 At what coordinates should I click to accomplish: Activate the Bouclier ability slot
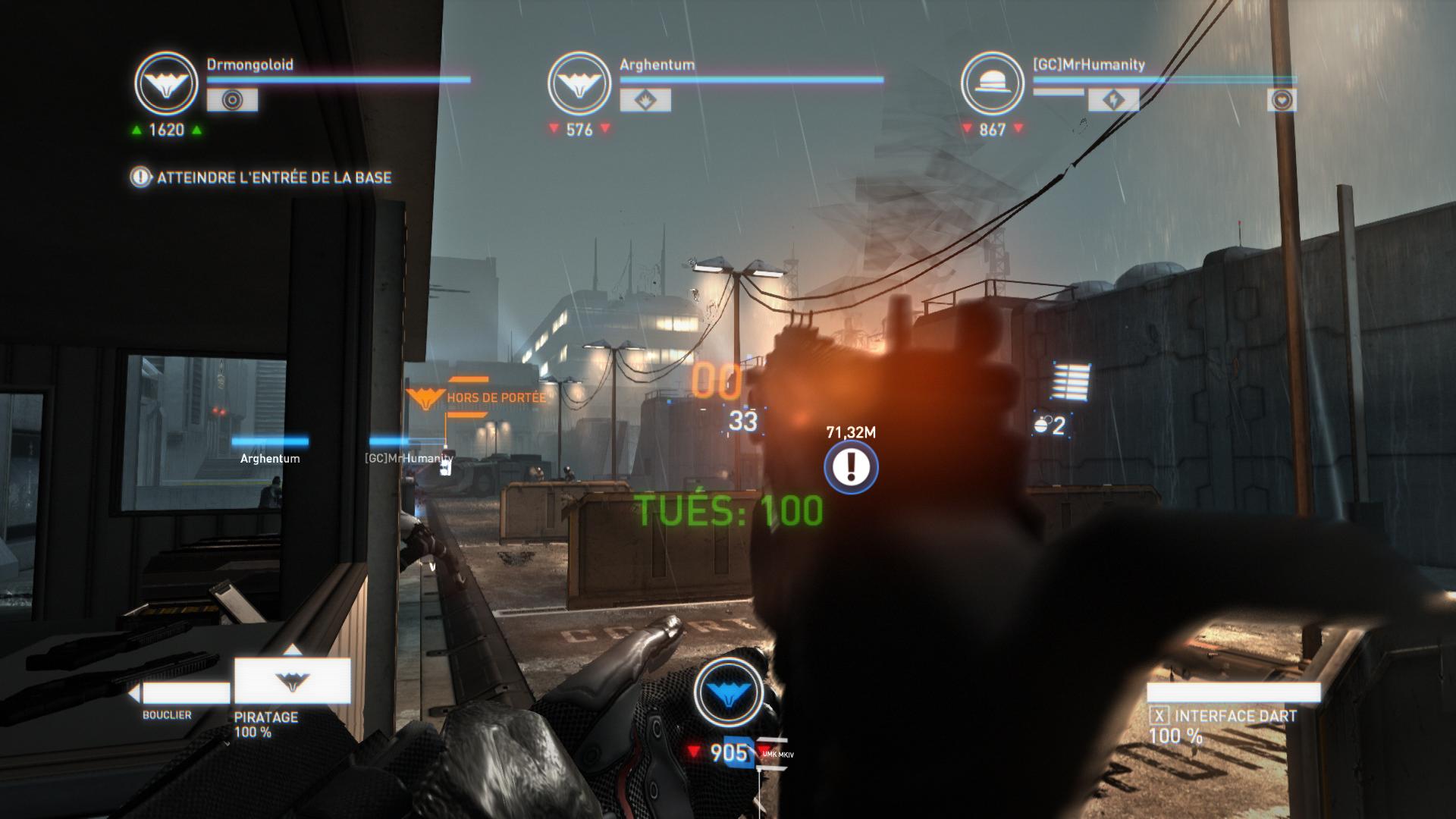(x=182, y=692)
